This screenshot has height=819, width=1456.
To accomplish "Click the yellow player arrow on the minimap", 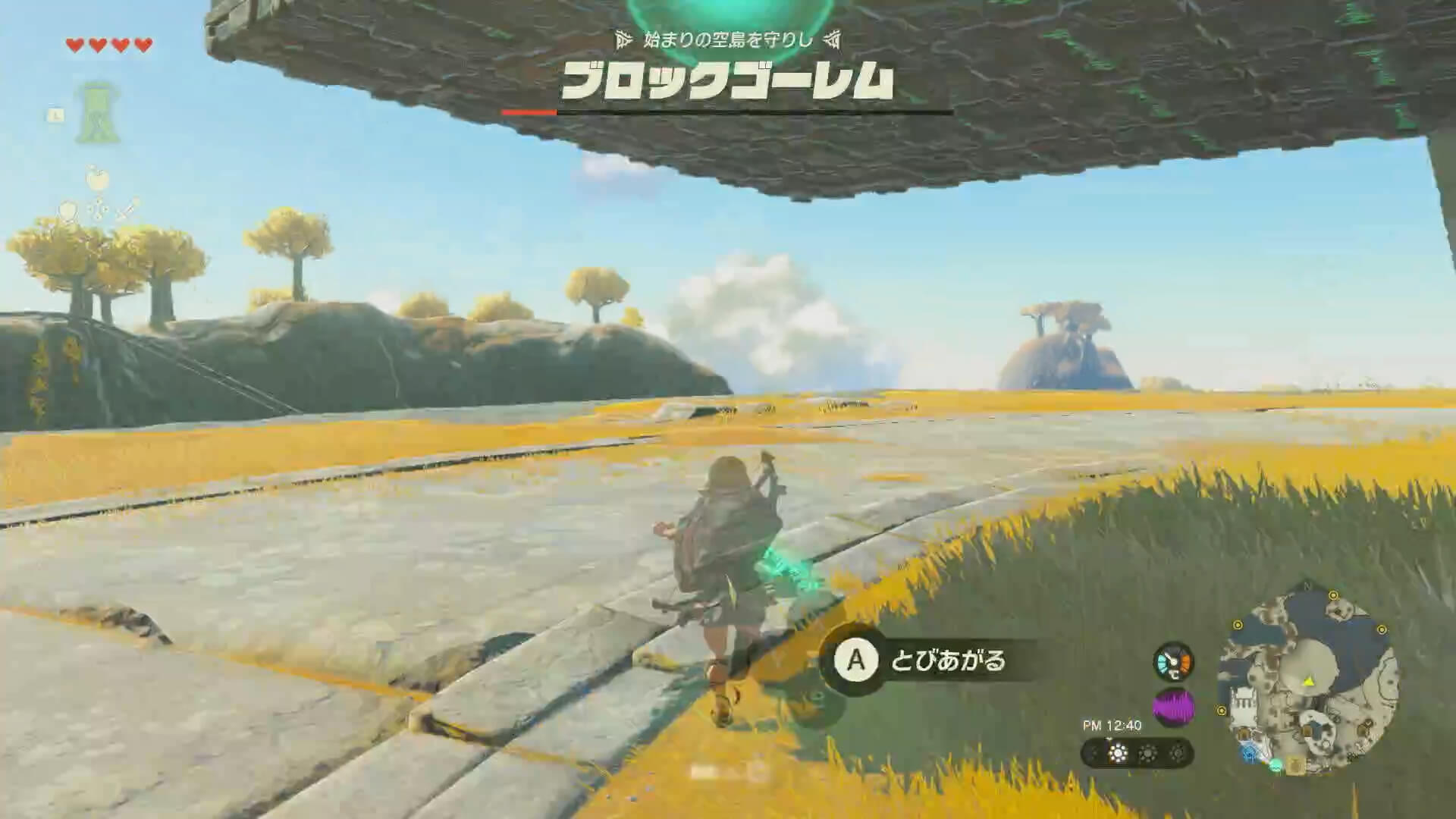I will click(x=1309, y=682).
